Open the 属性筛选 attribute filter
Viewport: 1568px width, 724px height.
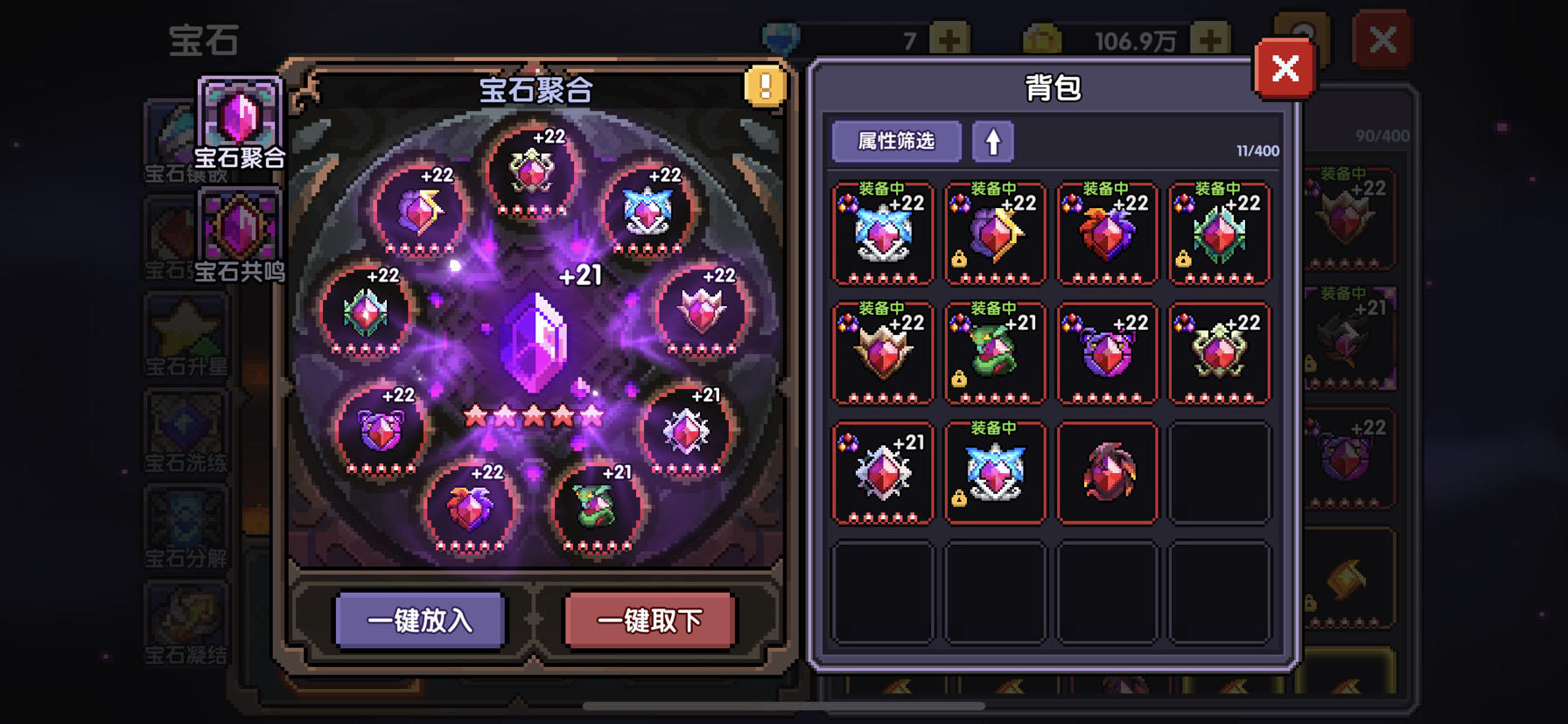tap(895, 141)
